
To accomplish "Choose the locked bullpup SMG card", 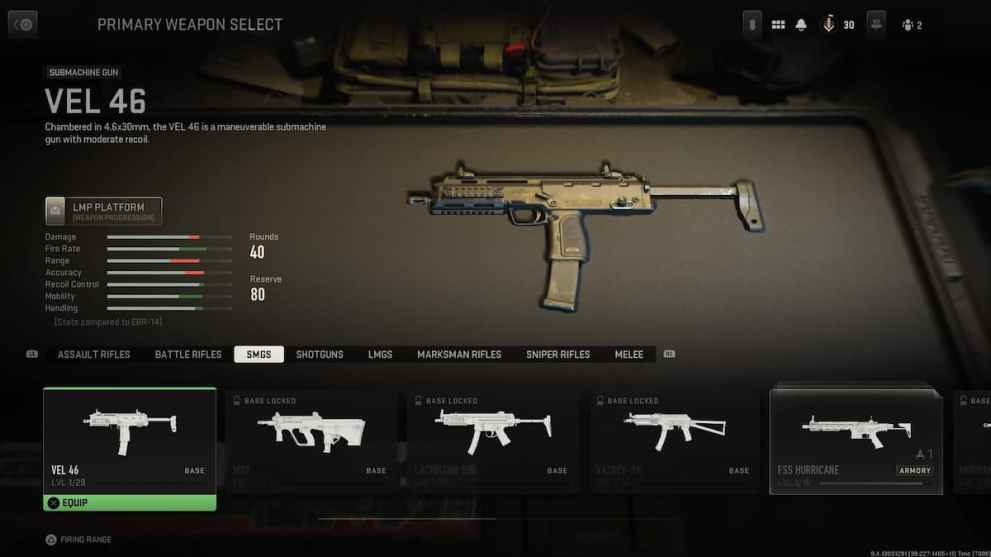I will tap(311, 440).
